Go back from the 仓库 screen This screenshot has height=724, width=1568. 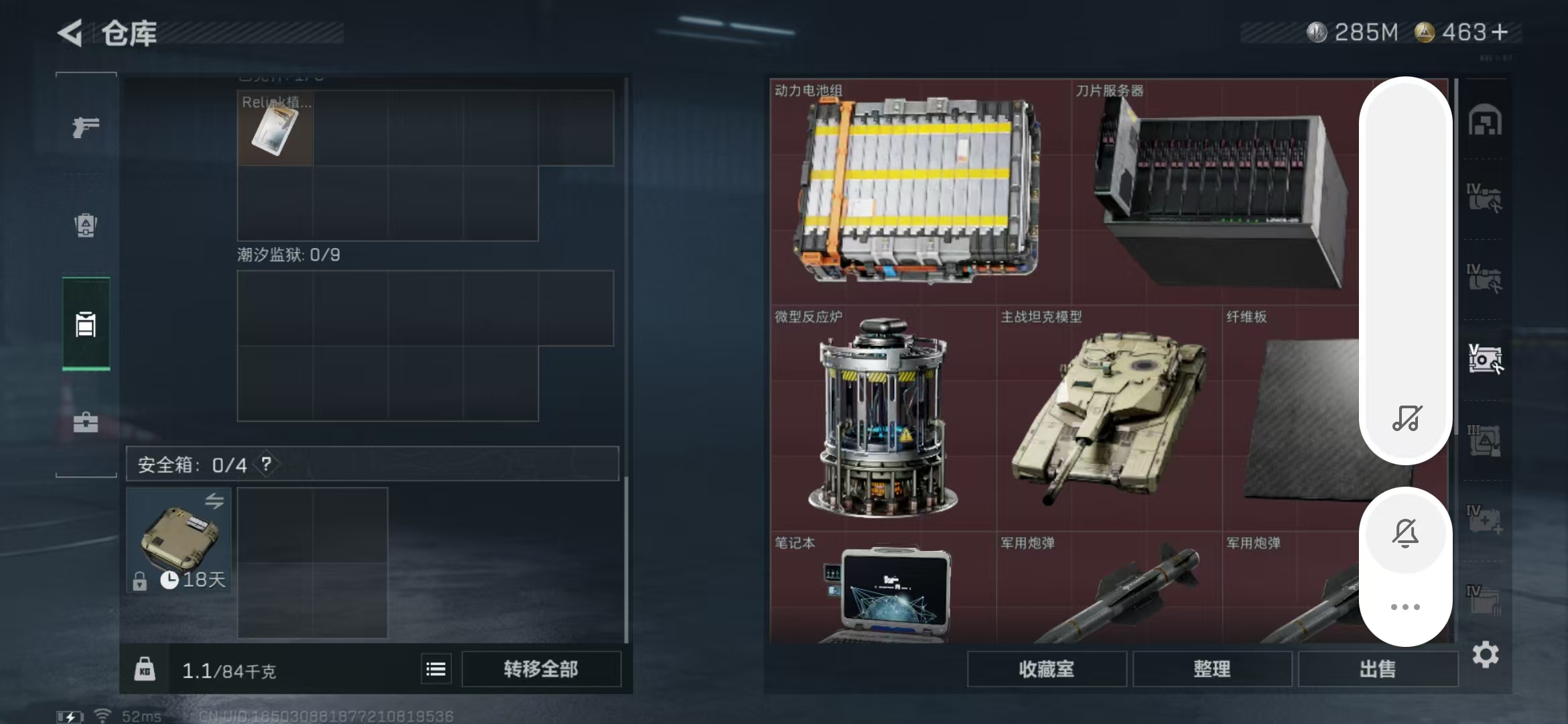click(x=70, y=33)
